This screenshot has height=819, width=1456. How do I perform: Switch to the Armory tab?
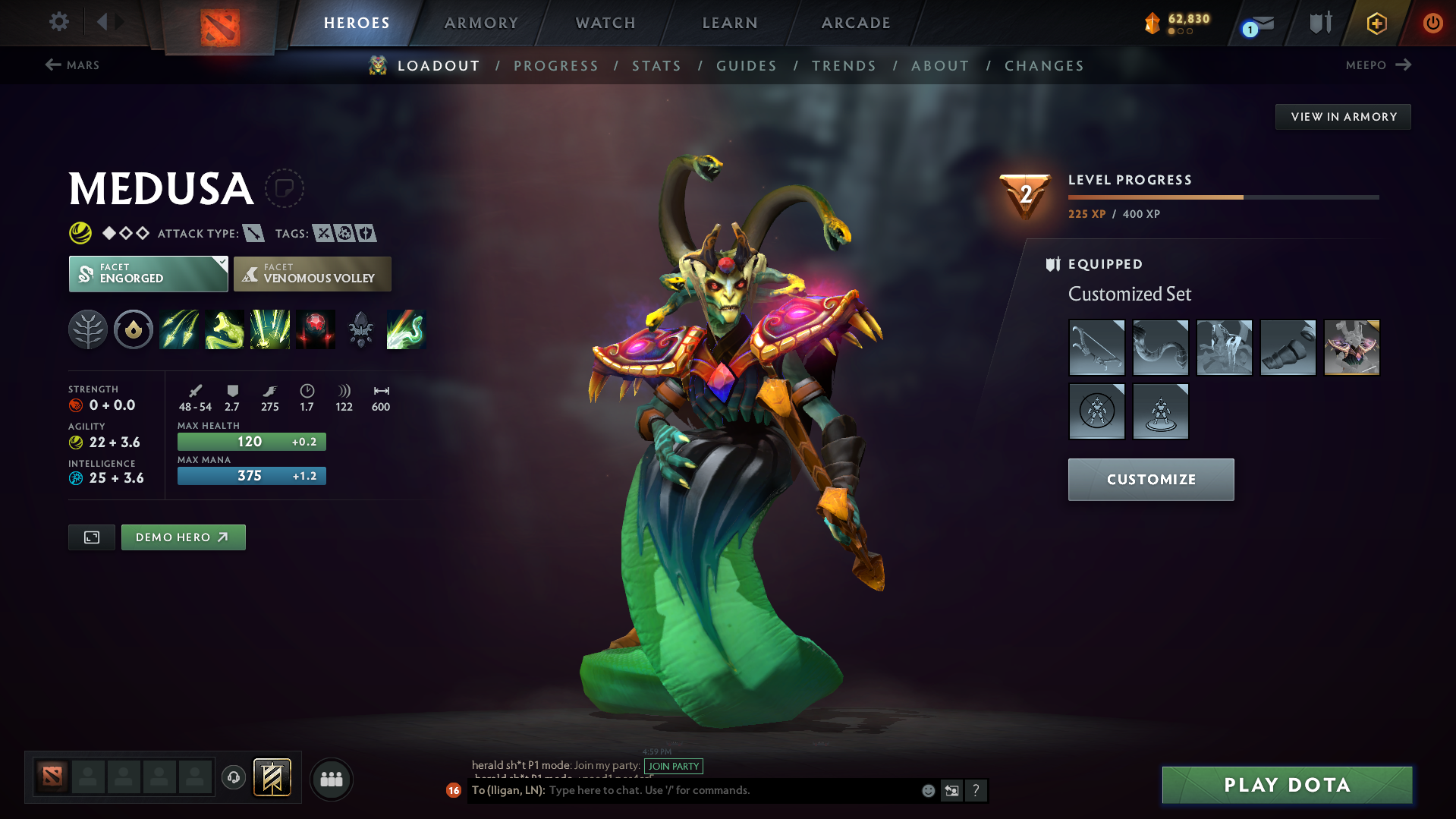click(481, 23)
